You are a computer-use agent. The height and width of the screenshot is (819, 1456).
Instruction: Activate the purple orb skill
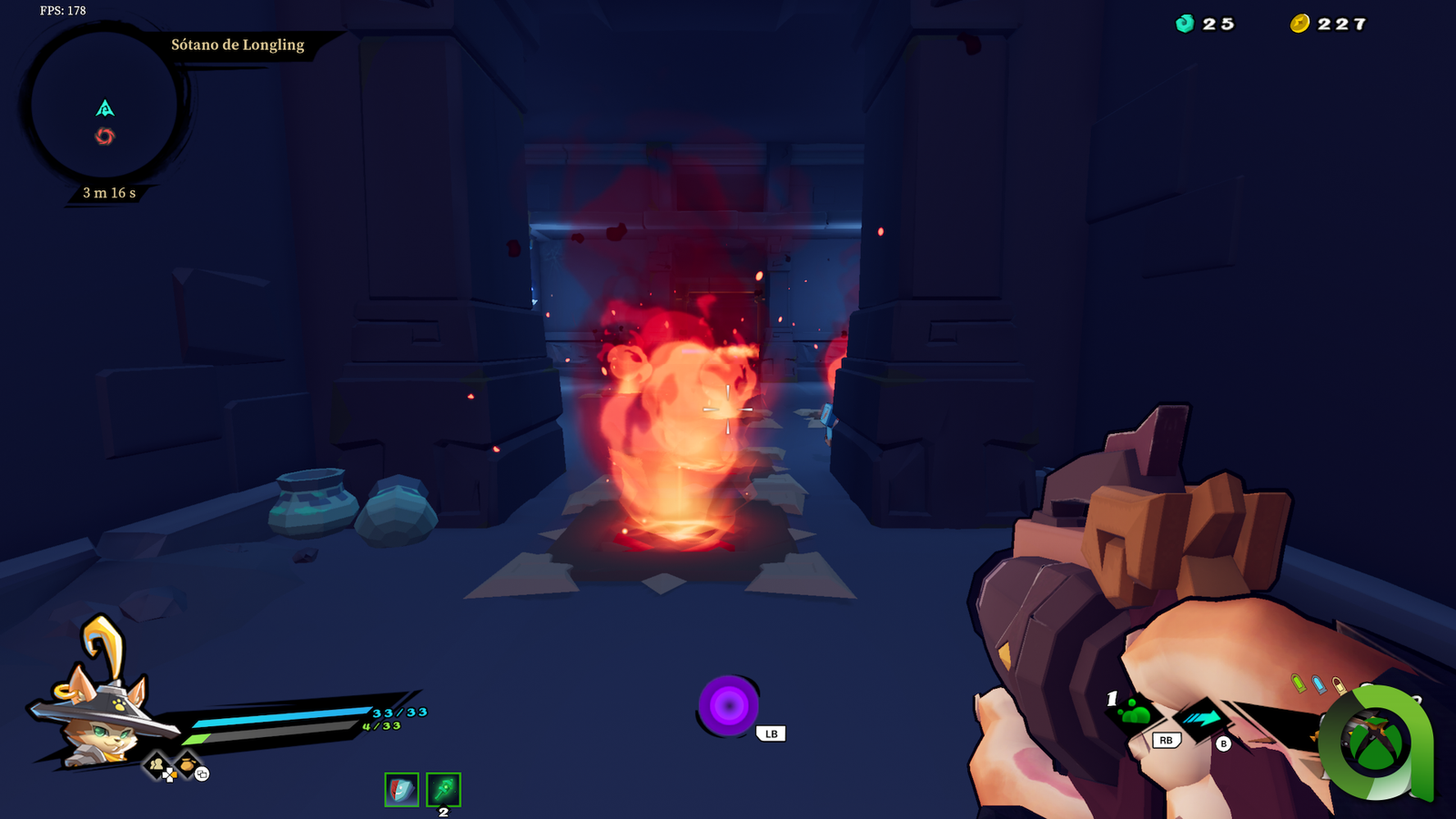pyautogui.click(x=728, y=705)
